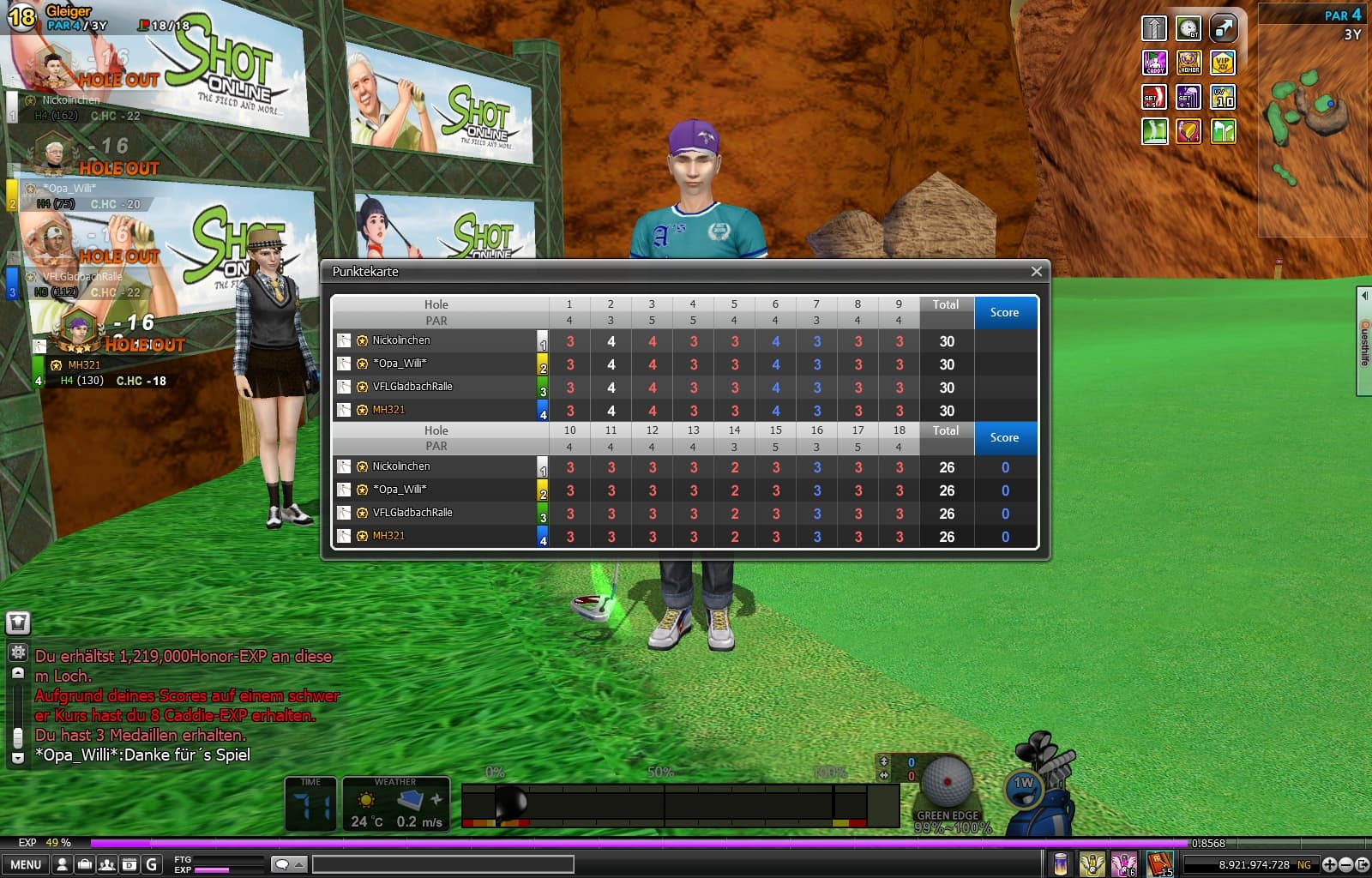Click the GT clock icon
Image resolution: width=1372 pixels, height=878 pixels.
tap(1188, 28)
